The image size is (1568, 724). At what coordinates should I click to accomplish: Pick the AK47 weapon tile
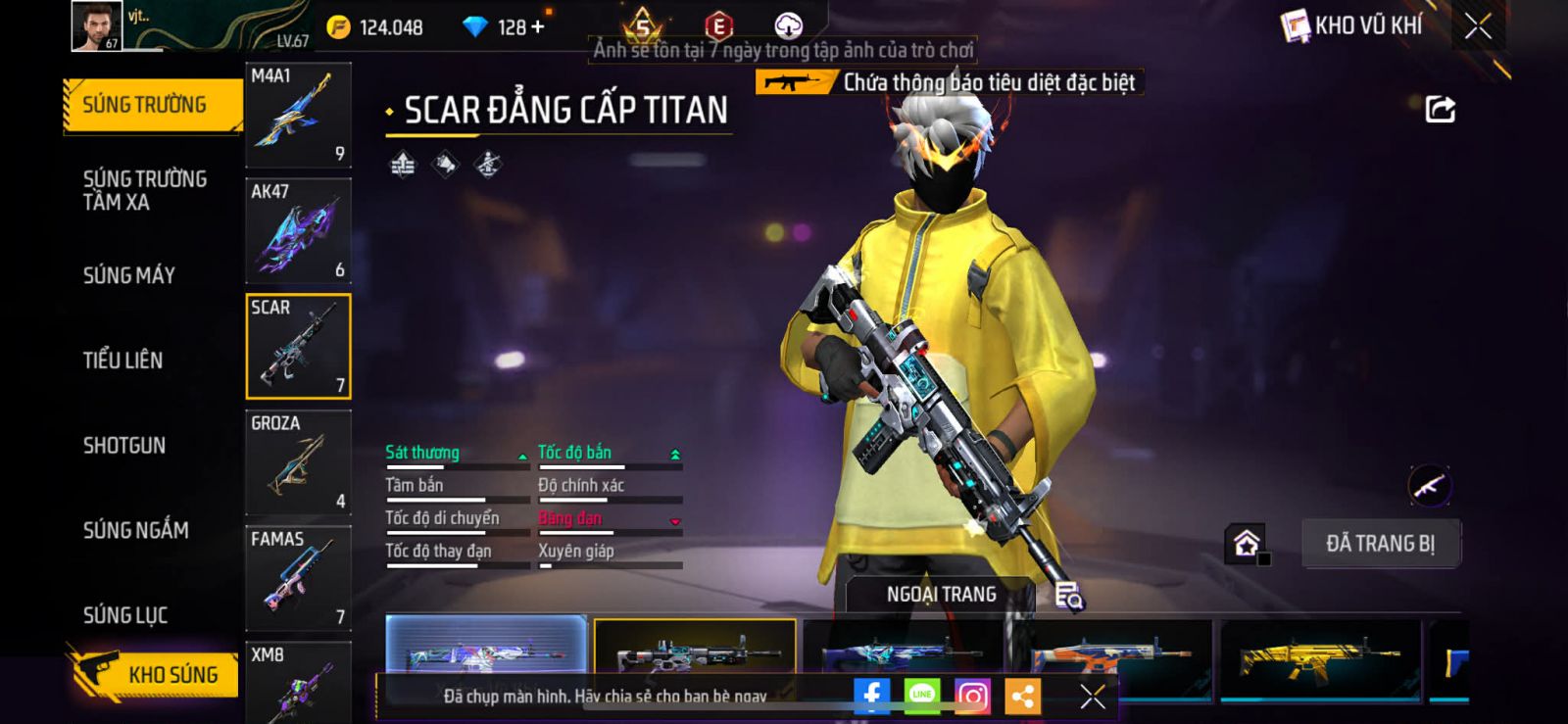pos(298,231)
